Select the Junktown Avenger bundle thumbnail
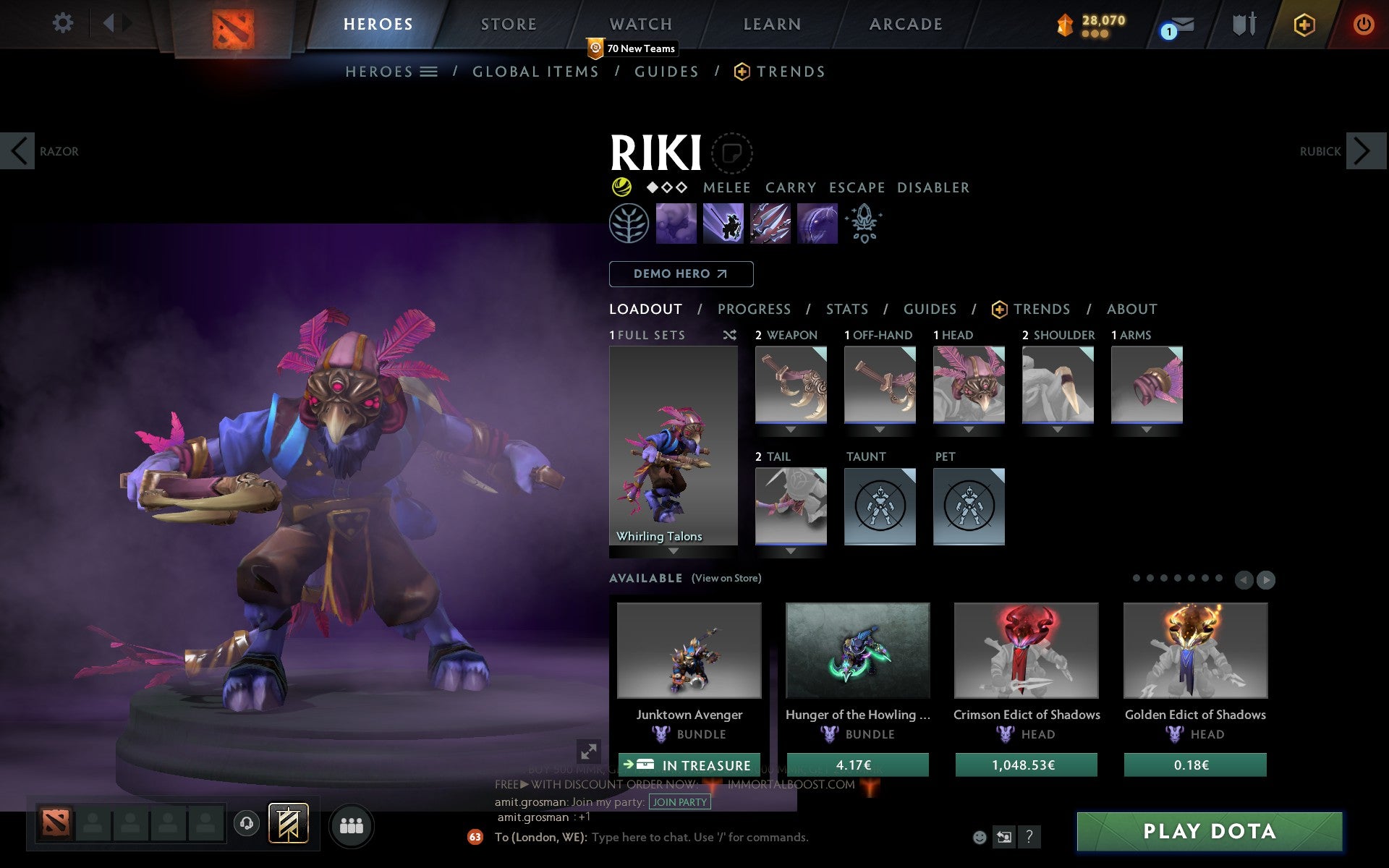This screenshot has height=868, width=1389. (x=688, y=651)
